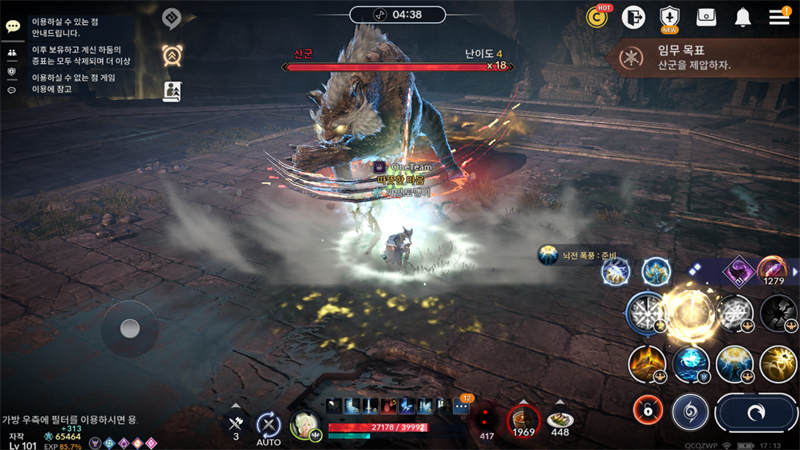Viewport: 800px width, 450px height.
Task: Tap the large basic attack button
Action: (x=757, y=411)
